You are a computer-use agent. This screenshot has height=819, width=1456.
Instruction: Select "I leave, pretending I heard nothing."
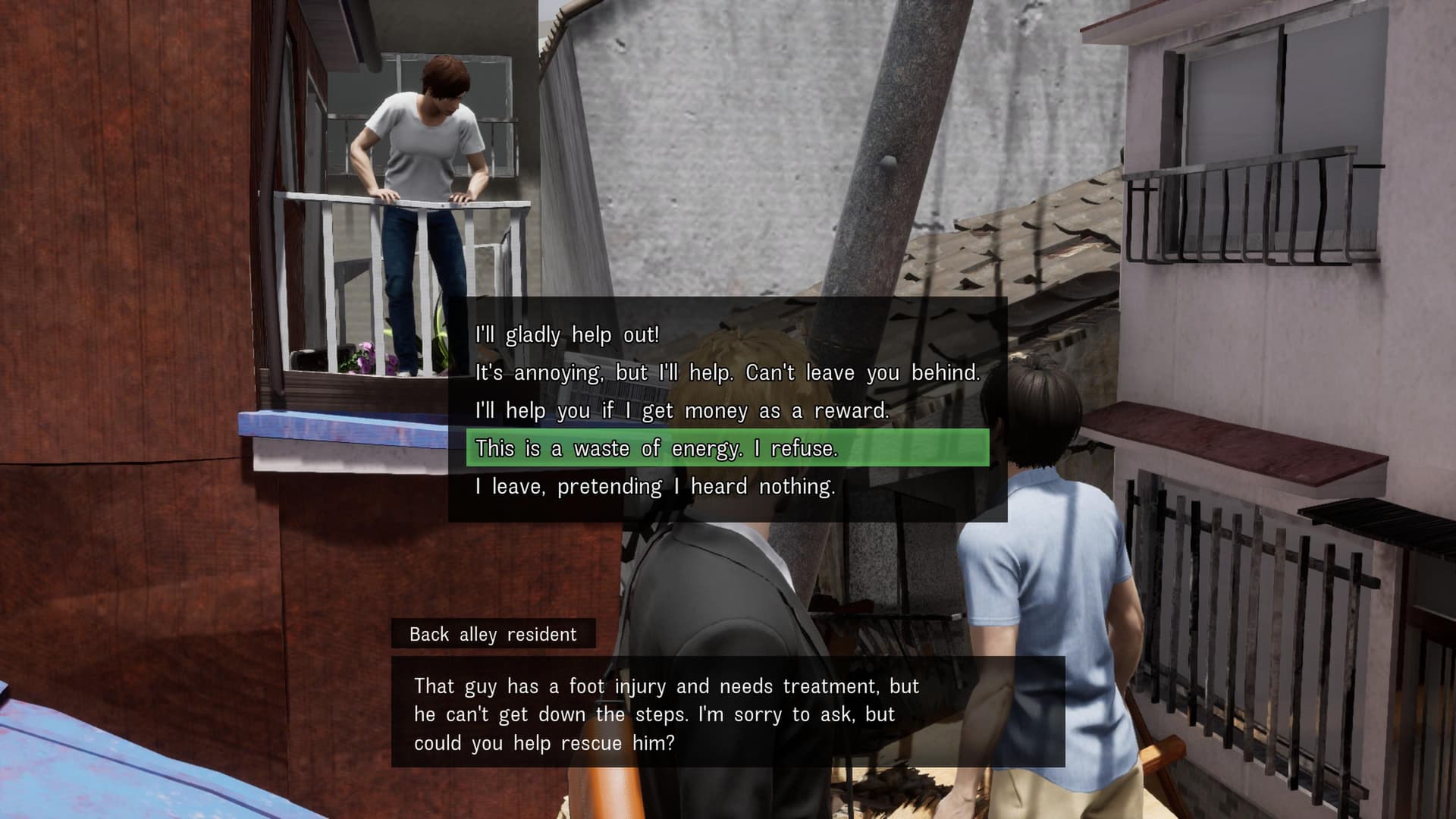pyautogui.click(x=655, y=486)
